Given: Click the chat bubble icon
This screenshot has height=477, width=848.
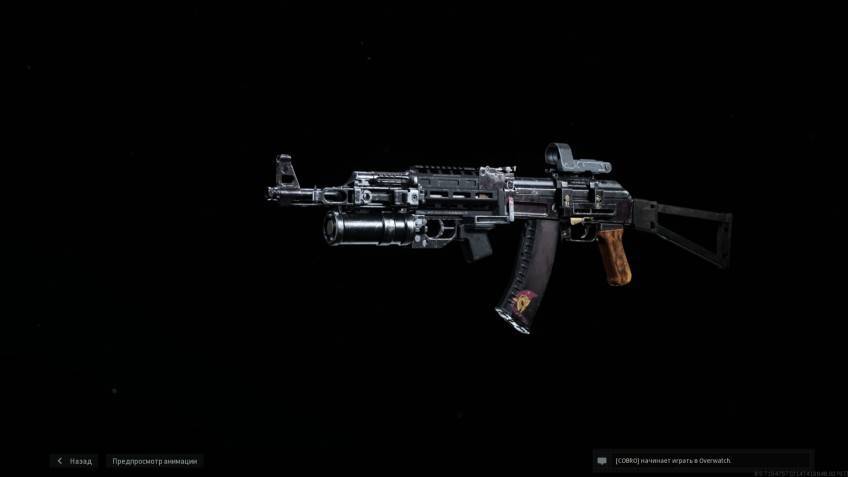Looking at the screenshot, I should click(602, 461).
